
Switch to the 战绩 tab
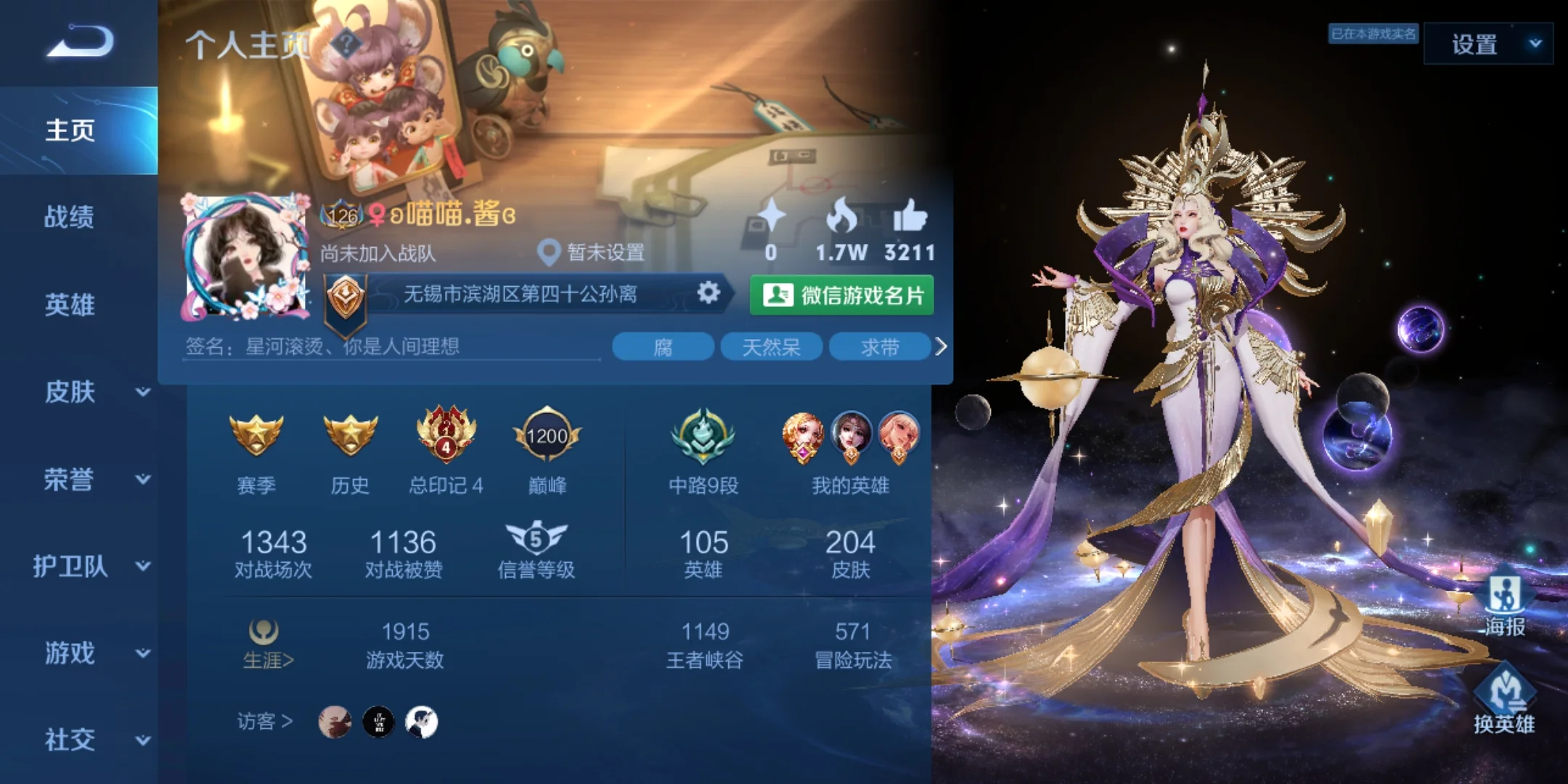(70, 217)
